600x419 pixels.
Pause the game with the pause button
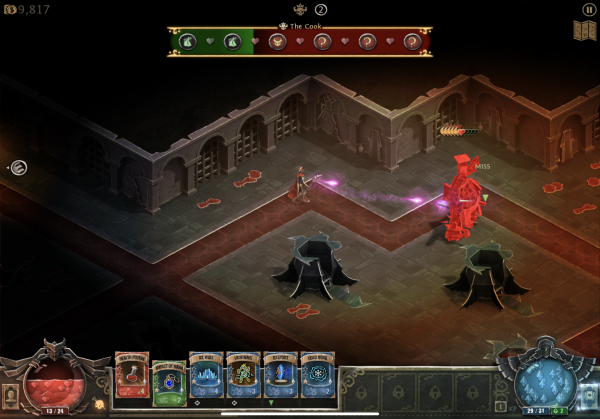(588, 9)
